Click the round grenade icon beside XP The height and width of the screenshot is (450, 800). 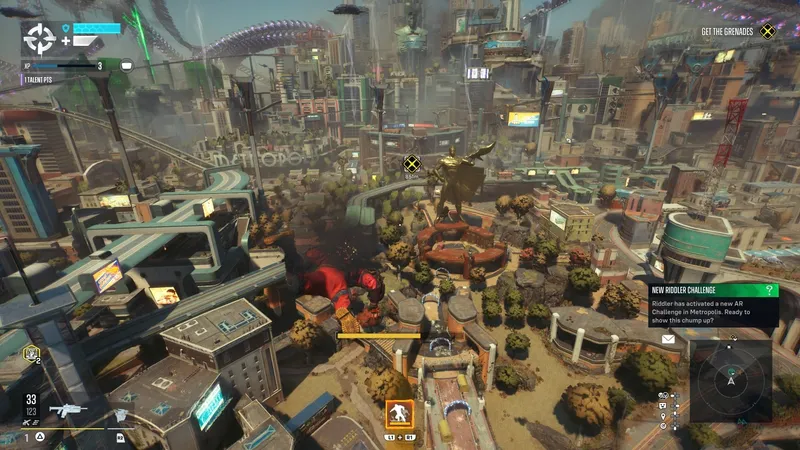click(127, 65)
